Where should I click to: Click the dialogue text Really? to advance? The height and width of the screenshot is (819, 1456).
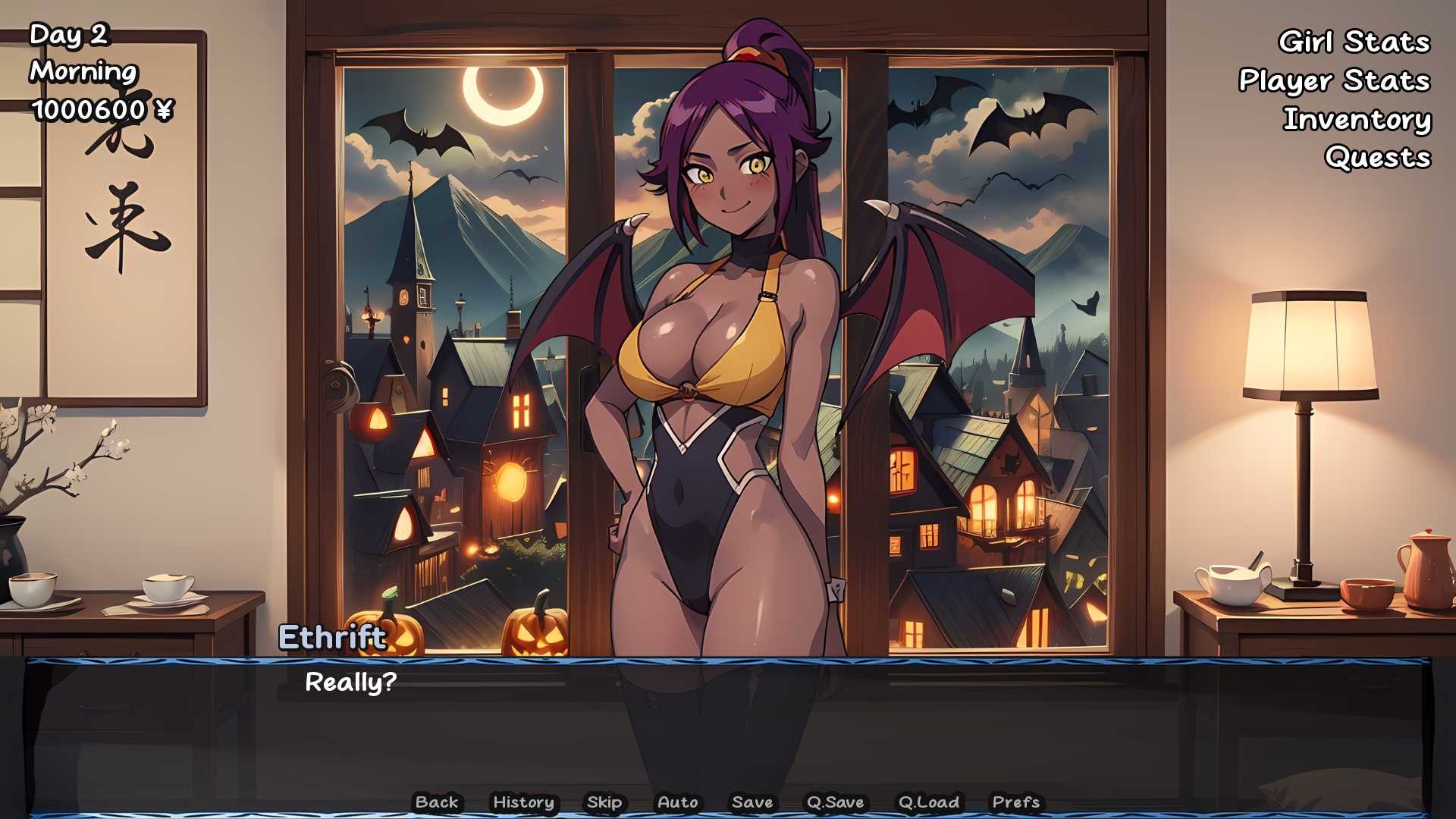click(352, 684)
